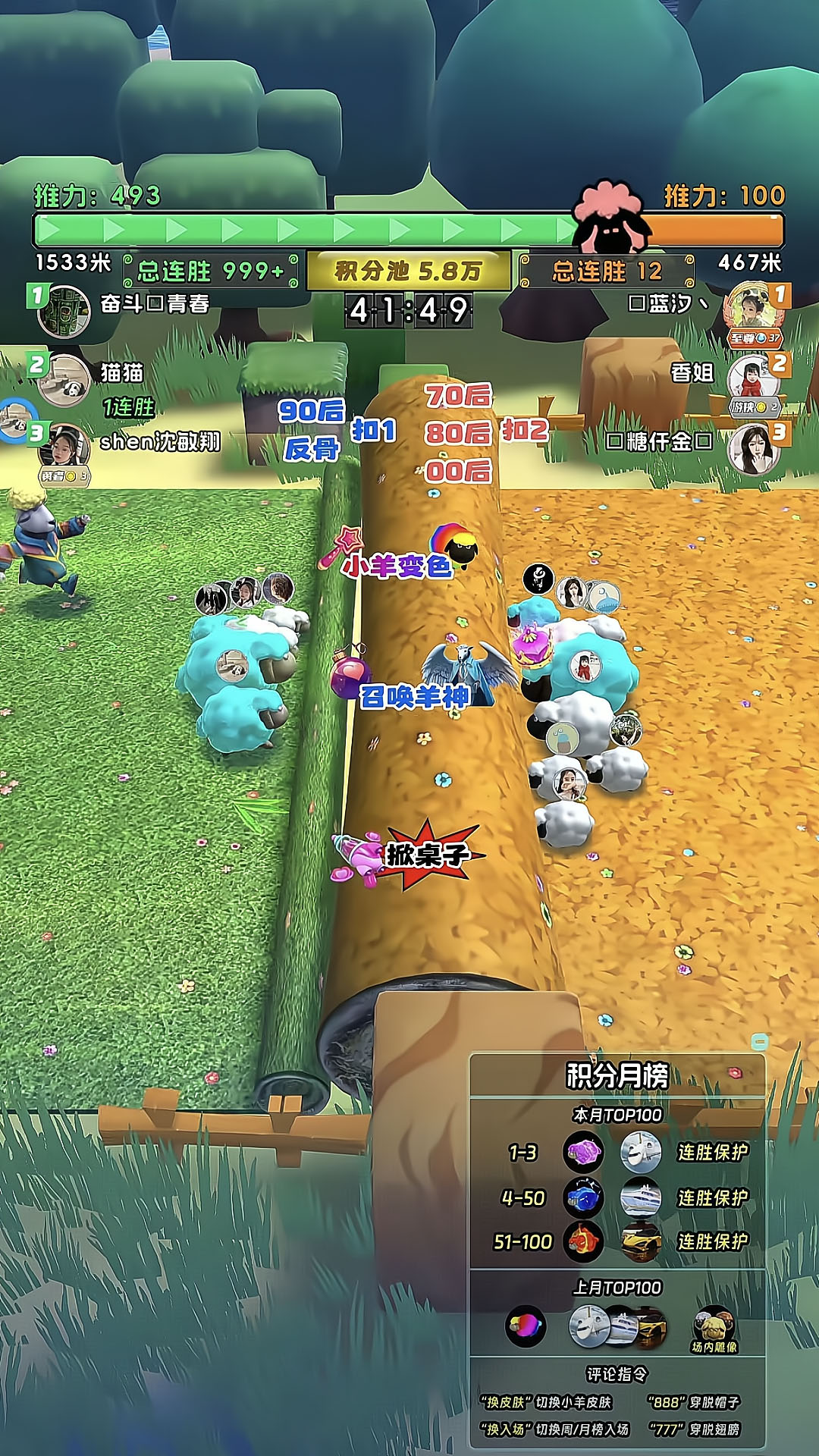
Task: Activate the 掀桌子 gift
Action: pyautogui.click(x=358, y=857)
